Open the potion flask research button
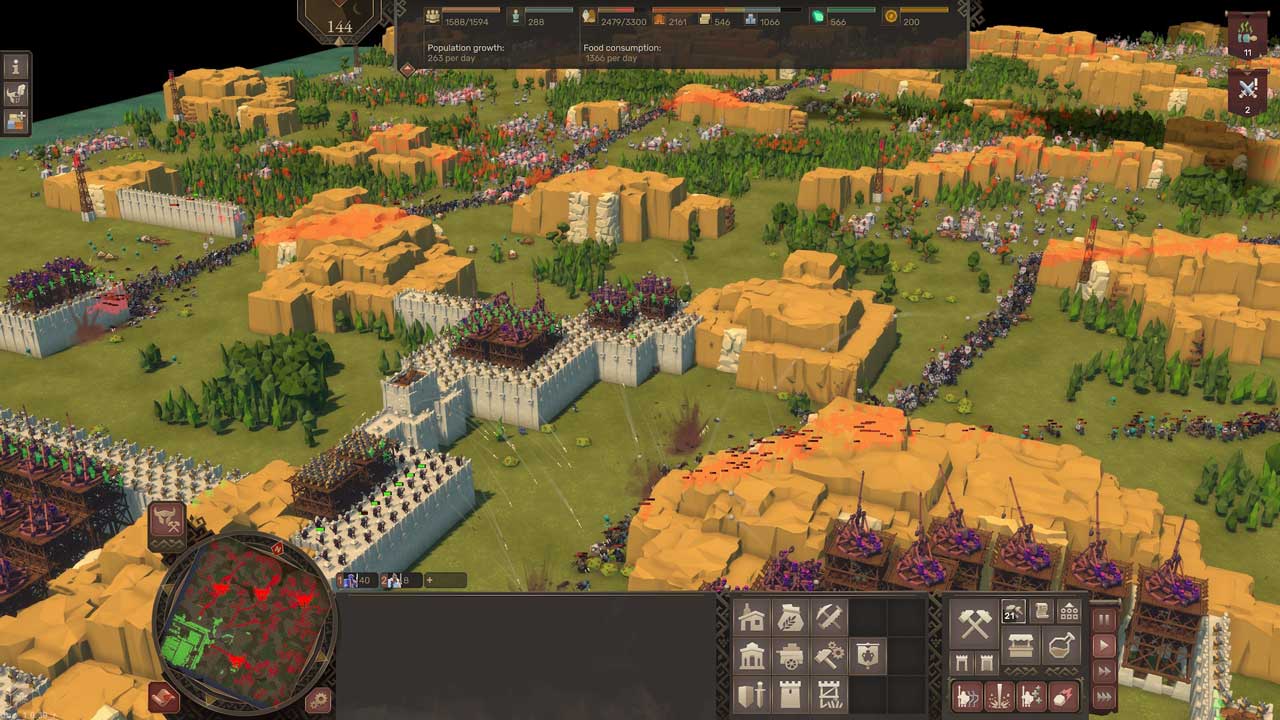The height and width of the screenshot is (720, 1280). pyautogui.click(x=1061, y=646)
